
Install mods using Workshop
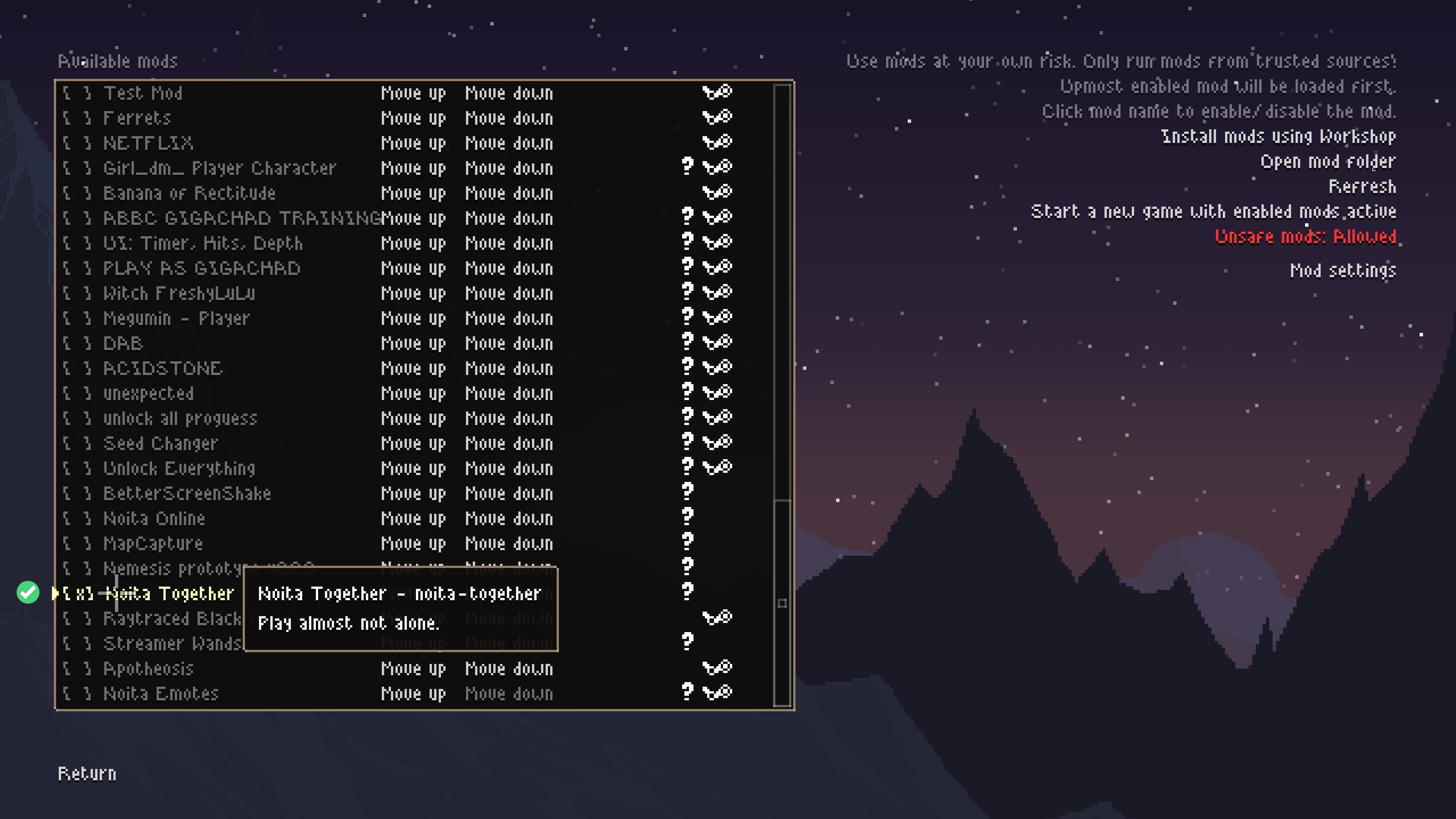[1278, 137]
